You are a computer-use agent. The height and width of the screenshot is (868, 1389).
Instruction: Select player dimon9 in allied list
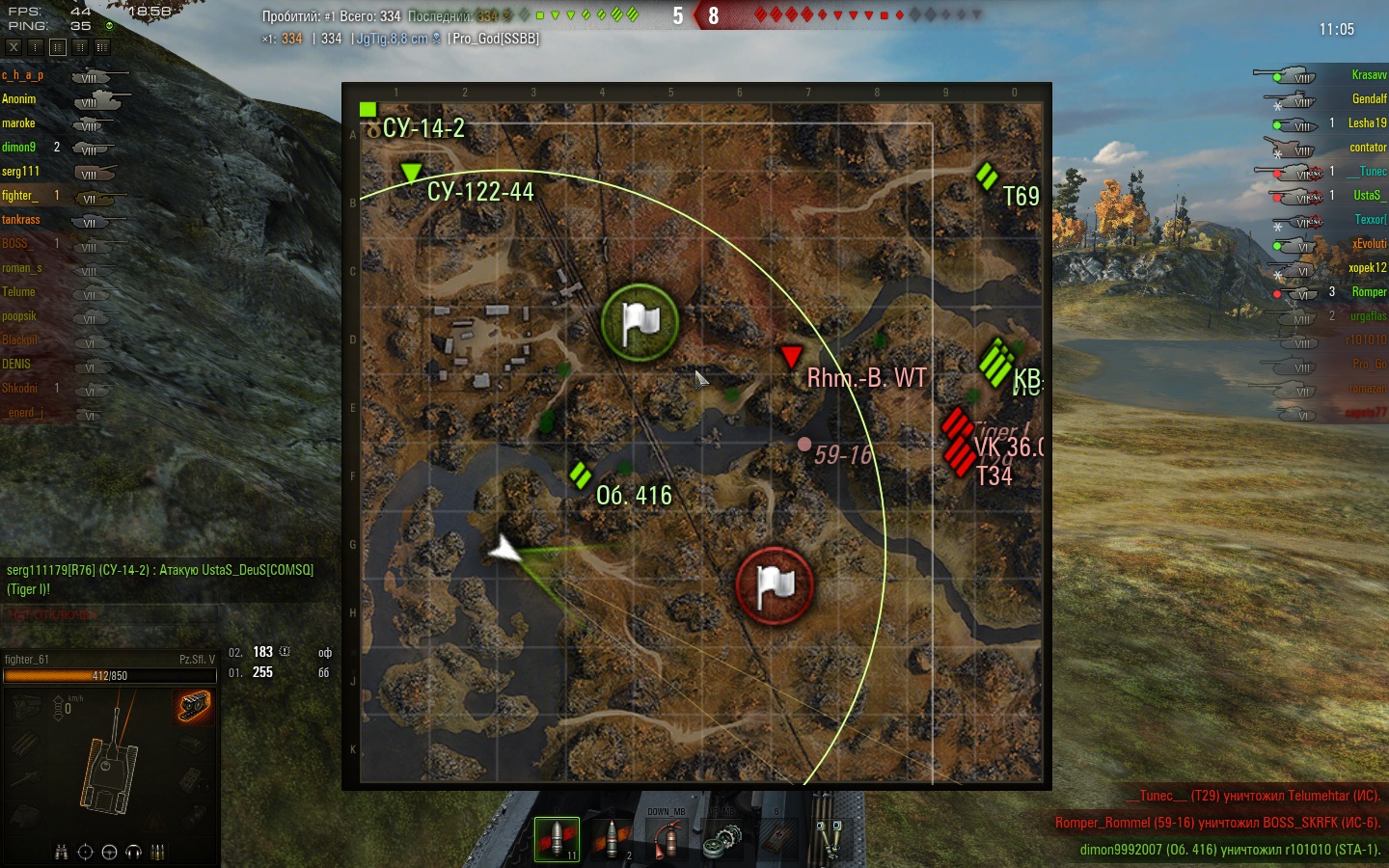(x=18, y=148)
